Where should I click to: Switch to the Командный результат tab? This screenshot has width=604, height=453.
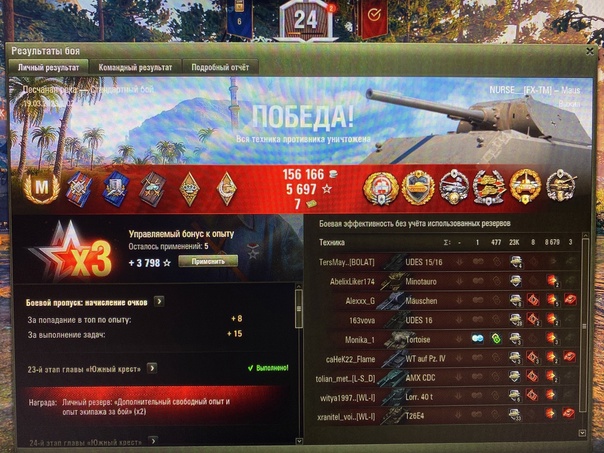click(x=135, y=67)
